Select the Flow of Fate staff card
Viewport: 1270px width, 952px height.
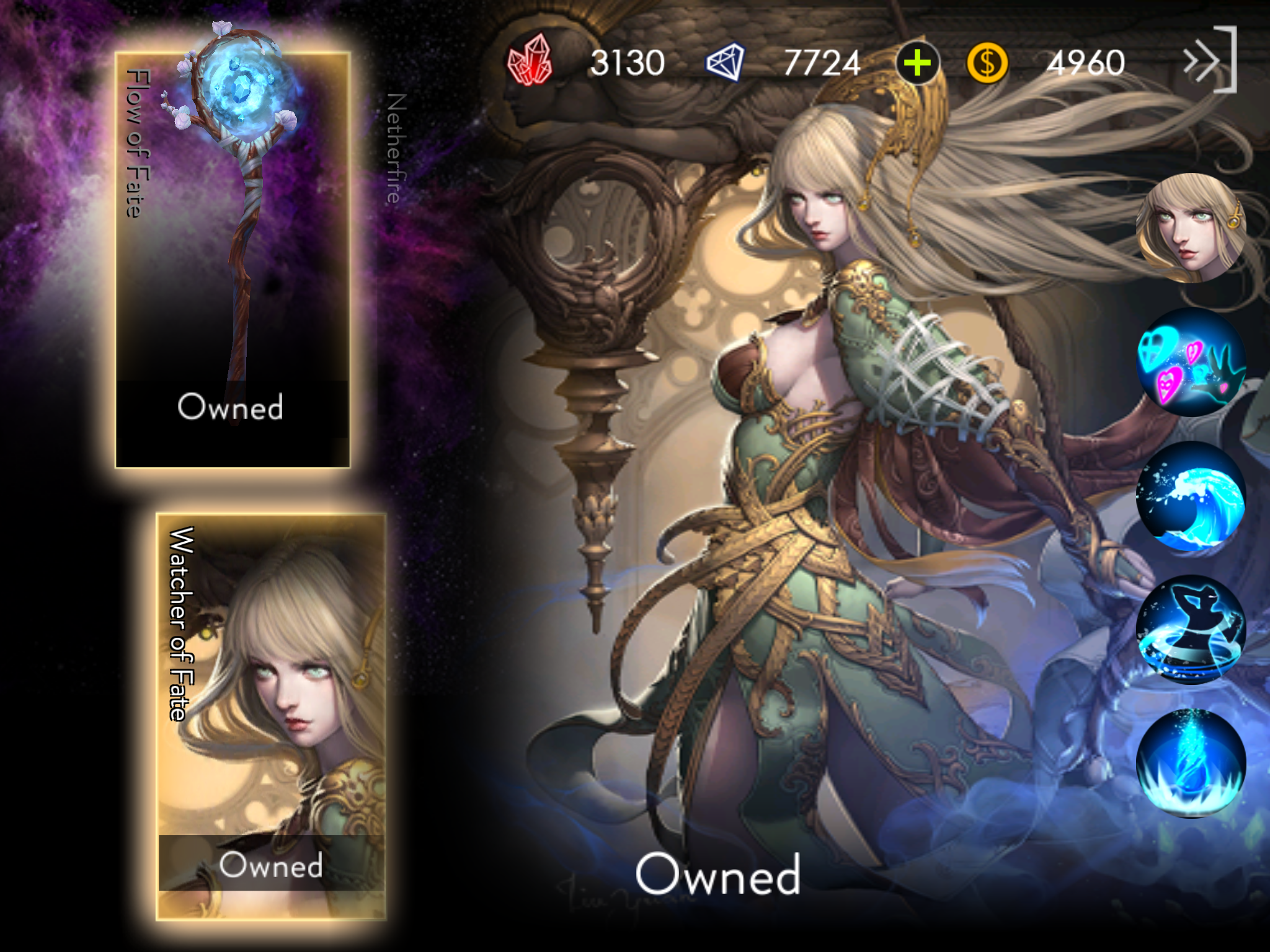pos(233,260)
